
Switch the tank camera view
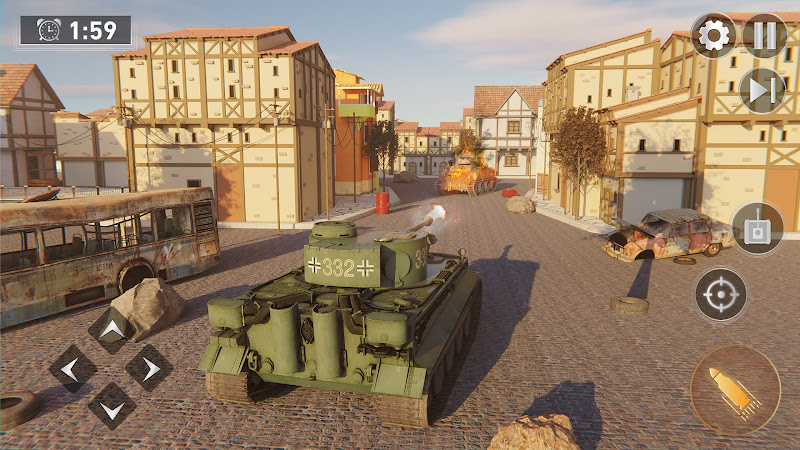pos(757,227)
